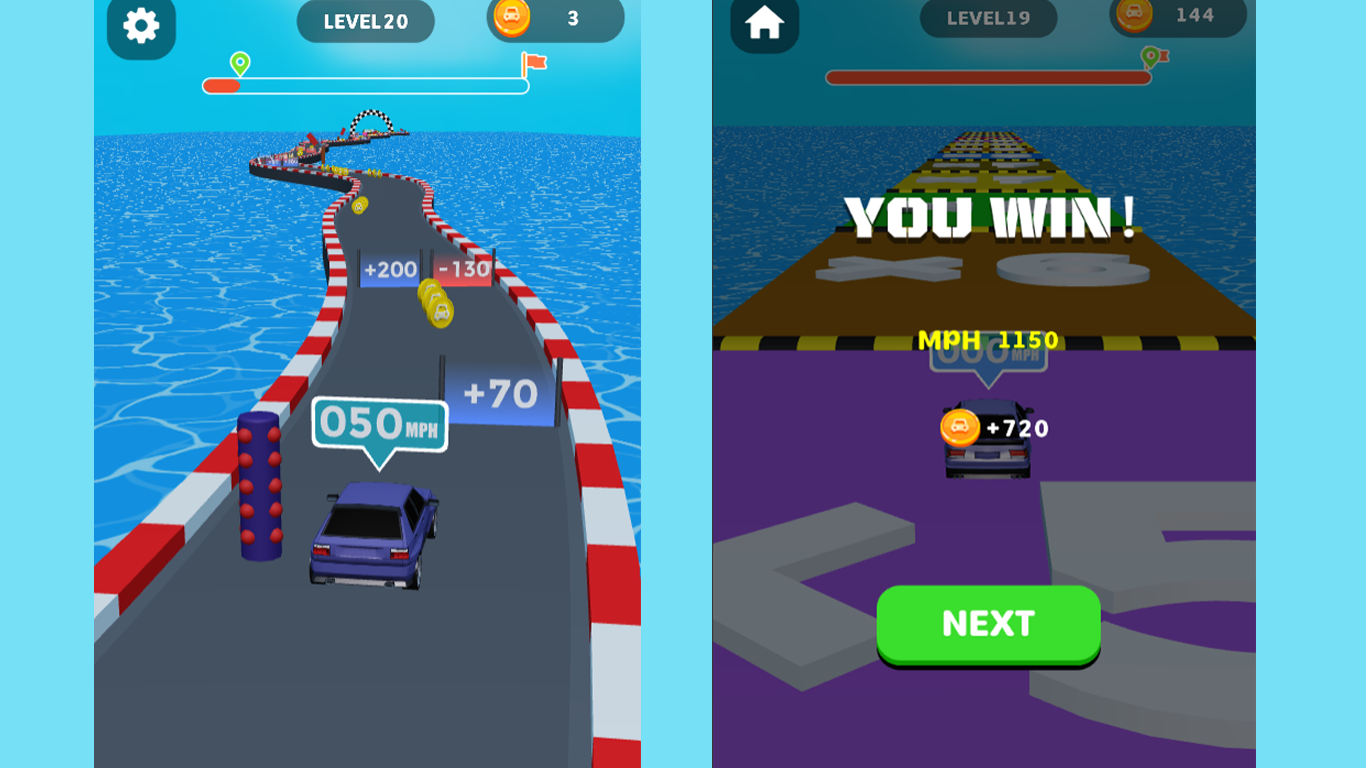Click the +200 speed gate
The width and height of the screenshot is (1366, 768).
[389, 270]
